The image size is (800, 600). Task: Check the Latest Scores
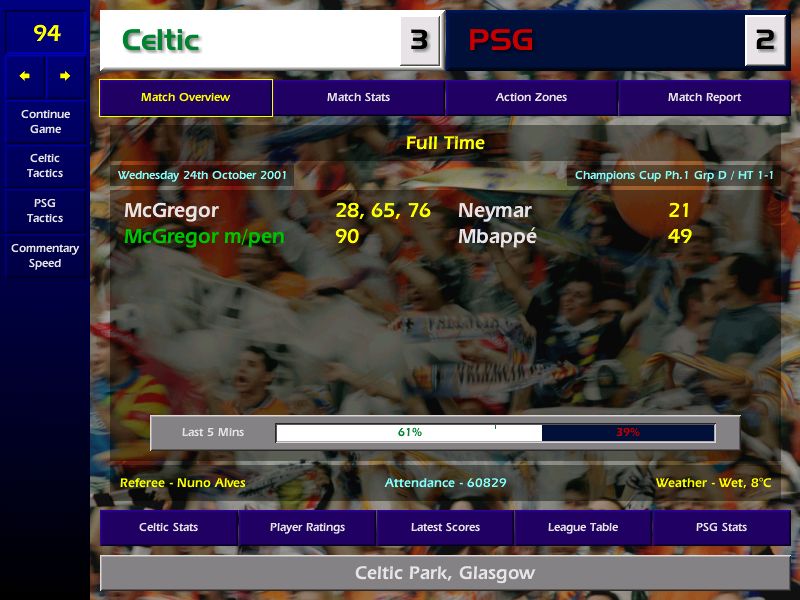coord(445,527)
